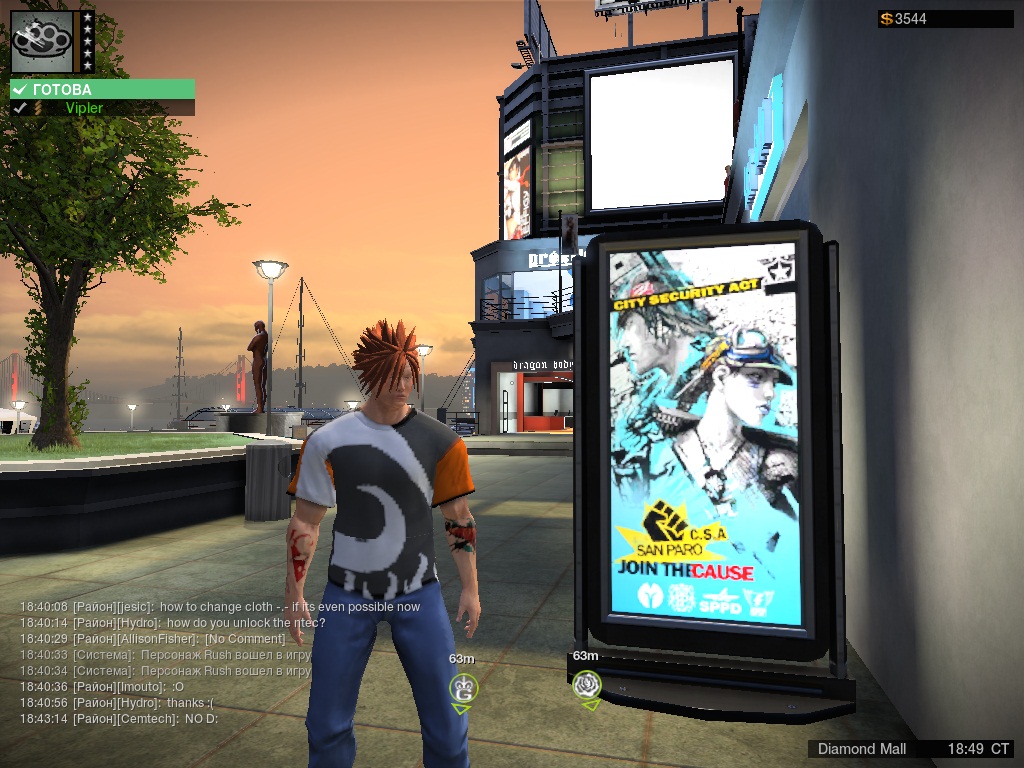The image size is (1024, 768).
Task: Toggle the green ГОТОВА ready status bar
Action: (102, 90)
